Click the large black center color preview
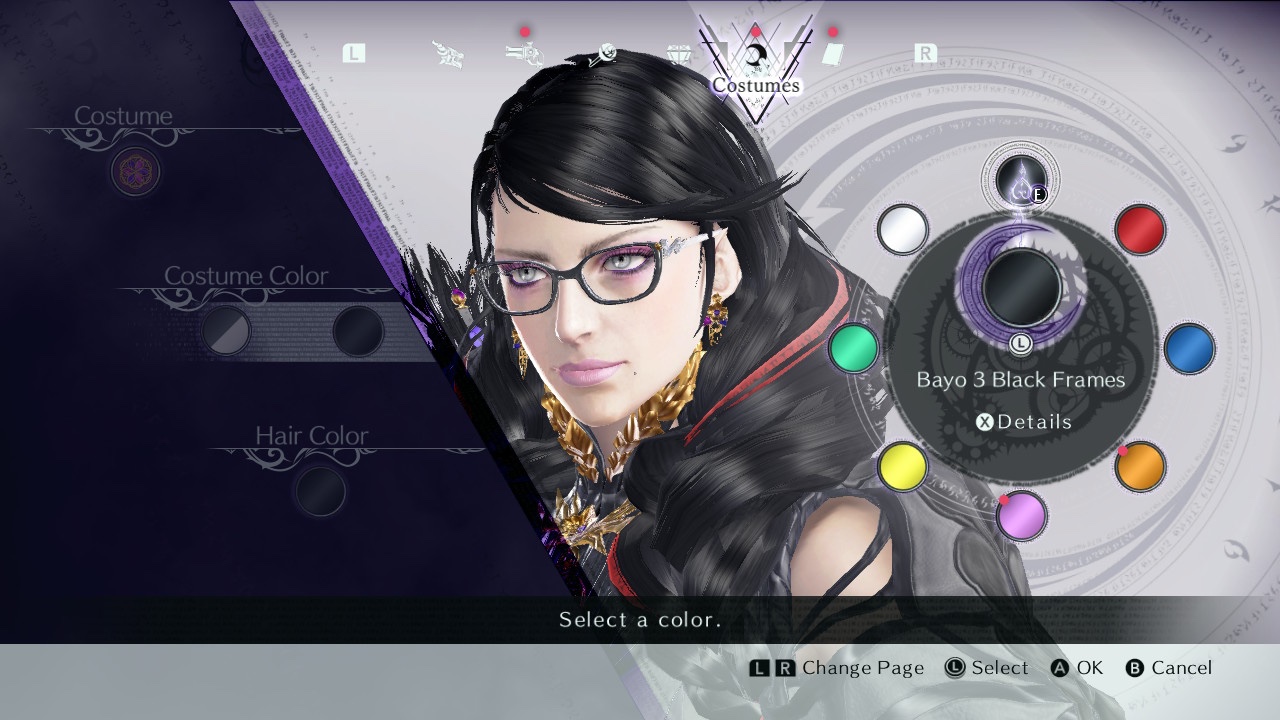The height and width of the screenshot is (720, 1280). click(x=1021, y=287)
